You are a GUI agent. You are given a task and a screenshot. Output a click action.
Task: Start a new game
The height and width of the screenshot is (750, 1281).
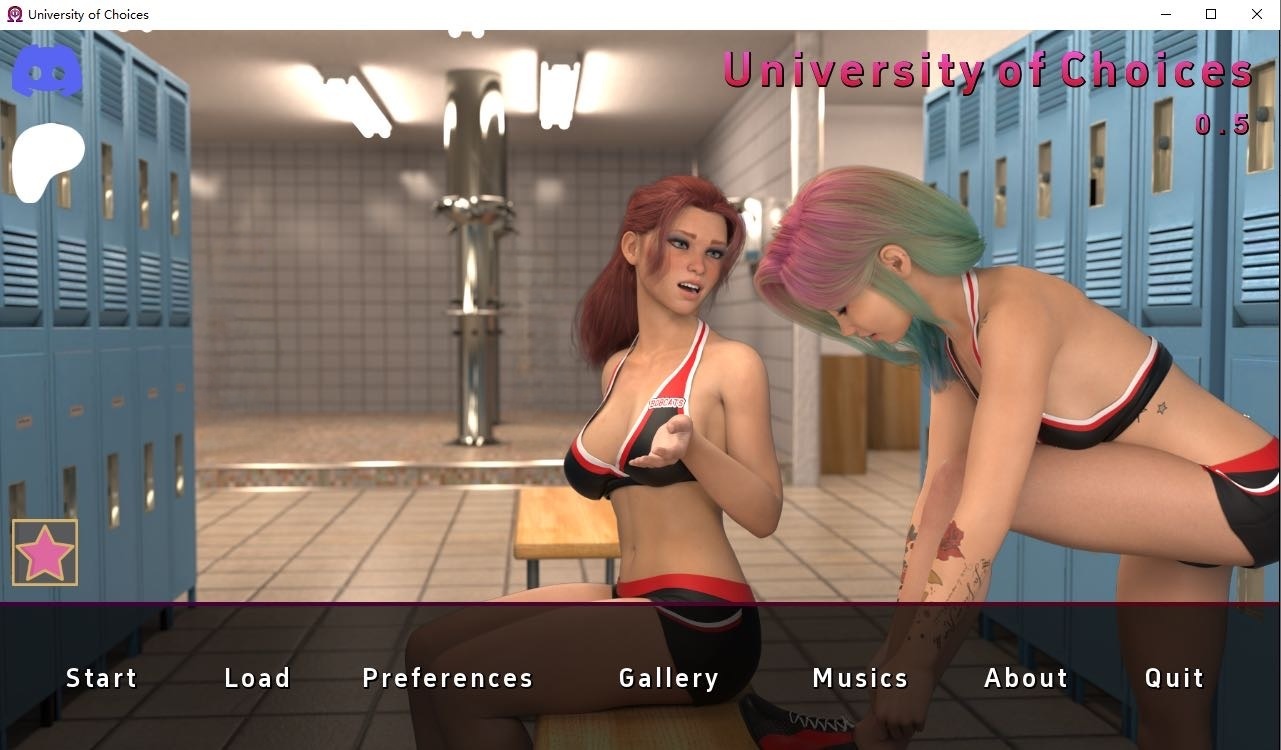coord(101,678)
